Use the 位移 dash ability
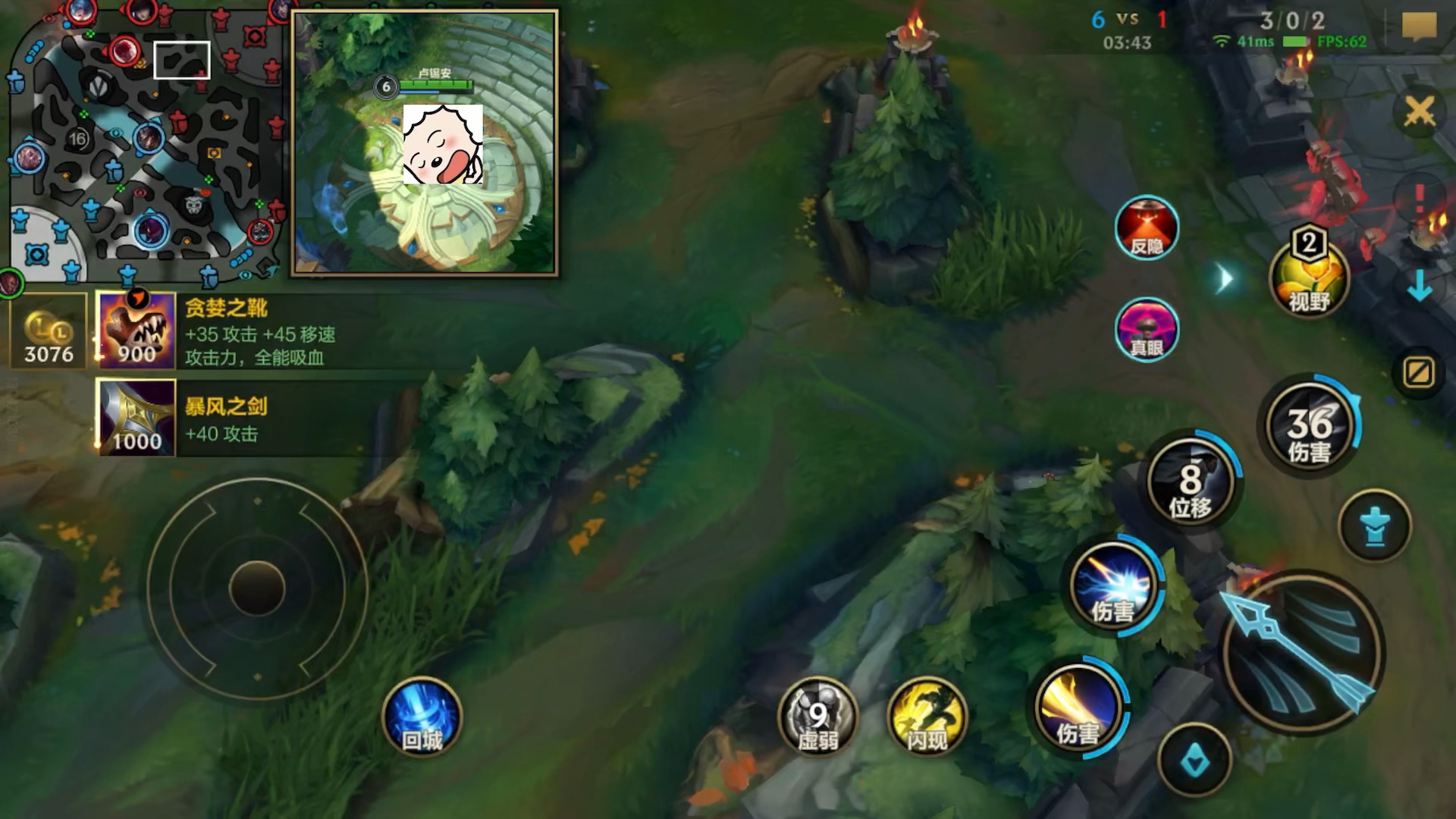The width and height of the screenshot is (1456, 819). tap(1189, 483)
